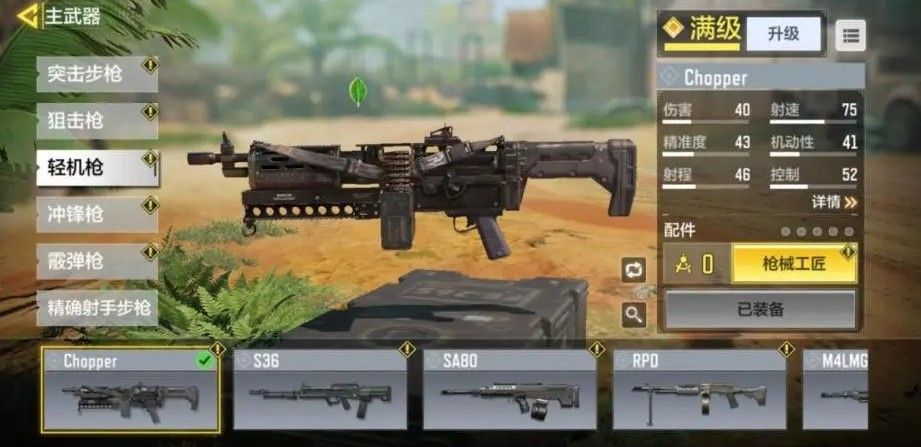The width and height of the screenshot is (921, 447).
Task: Show the 霰弹枪 weapon list
Action: [x=96, y=260]
